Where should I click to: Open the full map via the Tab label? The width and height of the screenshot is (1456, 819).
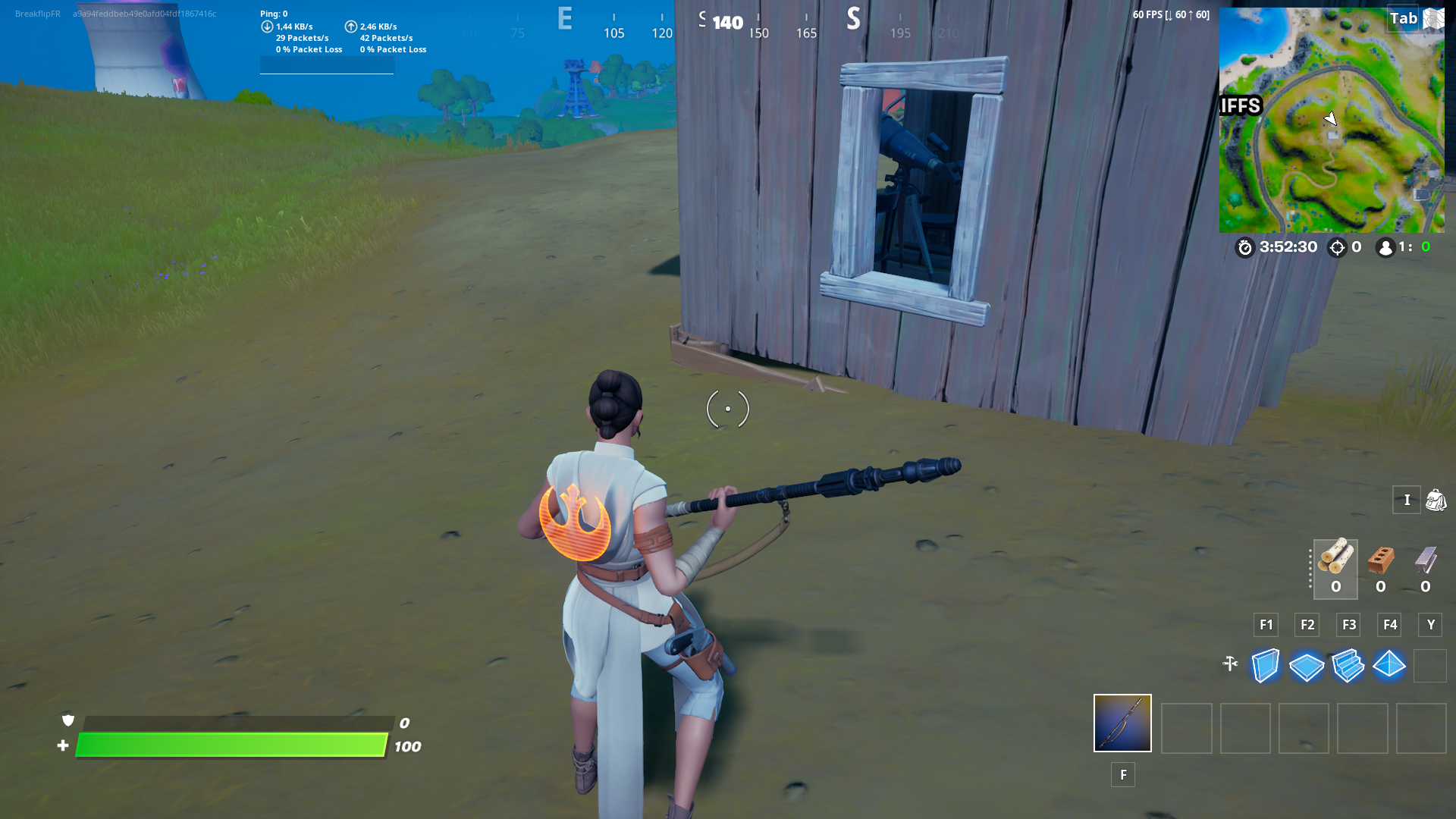click(1404, 18)
